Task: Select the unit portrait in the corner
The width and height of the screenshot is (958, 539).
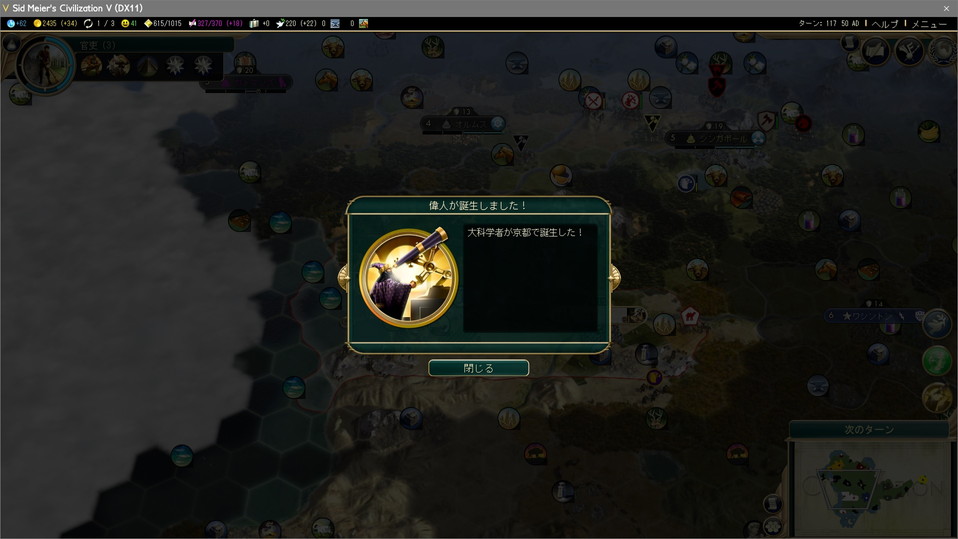Action: [x=46, y=66]
